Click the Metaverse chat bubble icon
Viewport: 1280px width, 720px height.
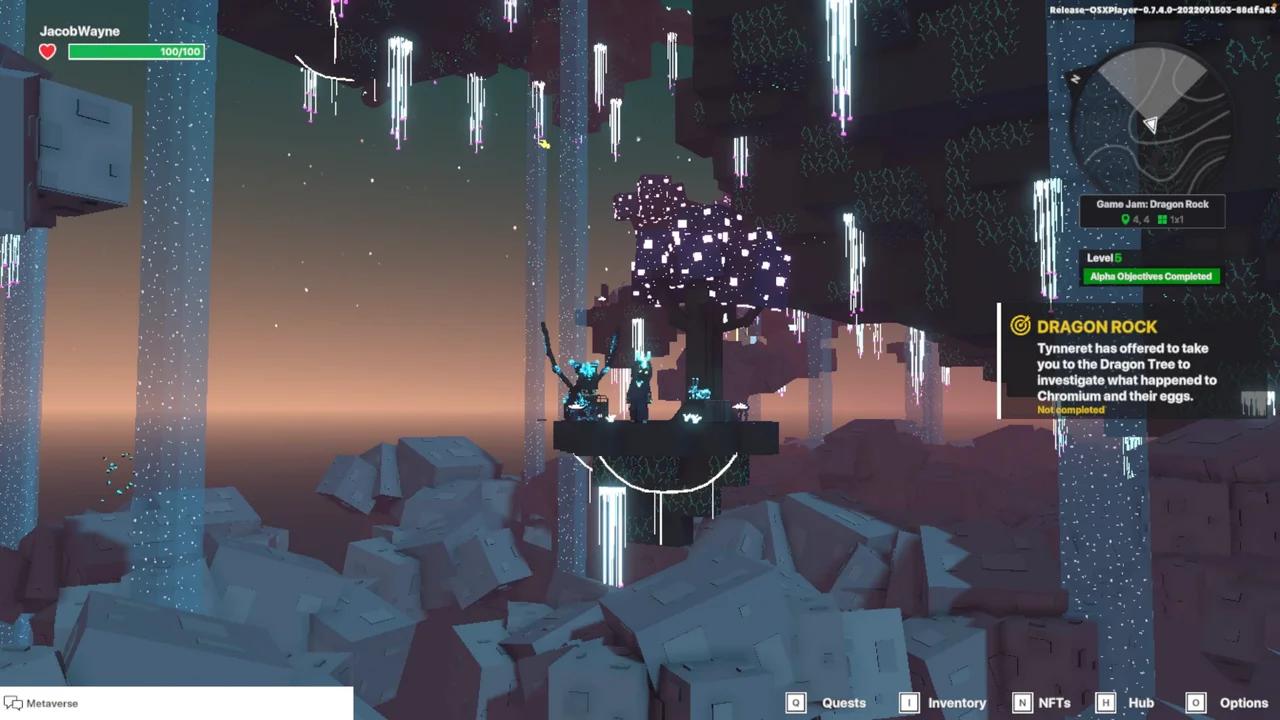[x=12, y=703]
